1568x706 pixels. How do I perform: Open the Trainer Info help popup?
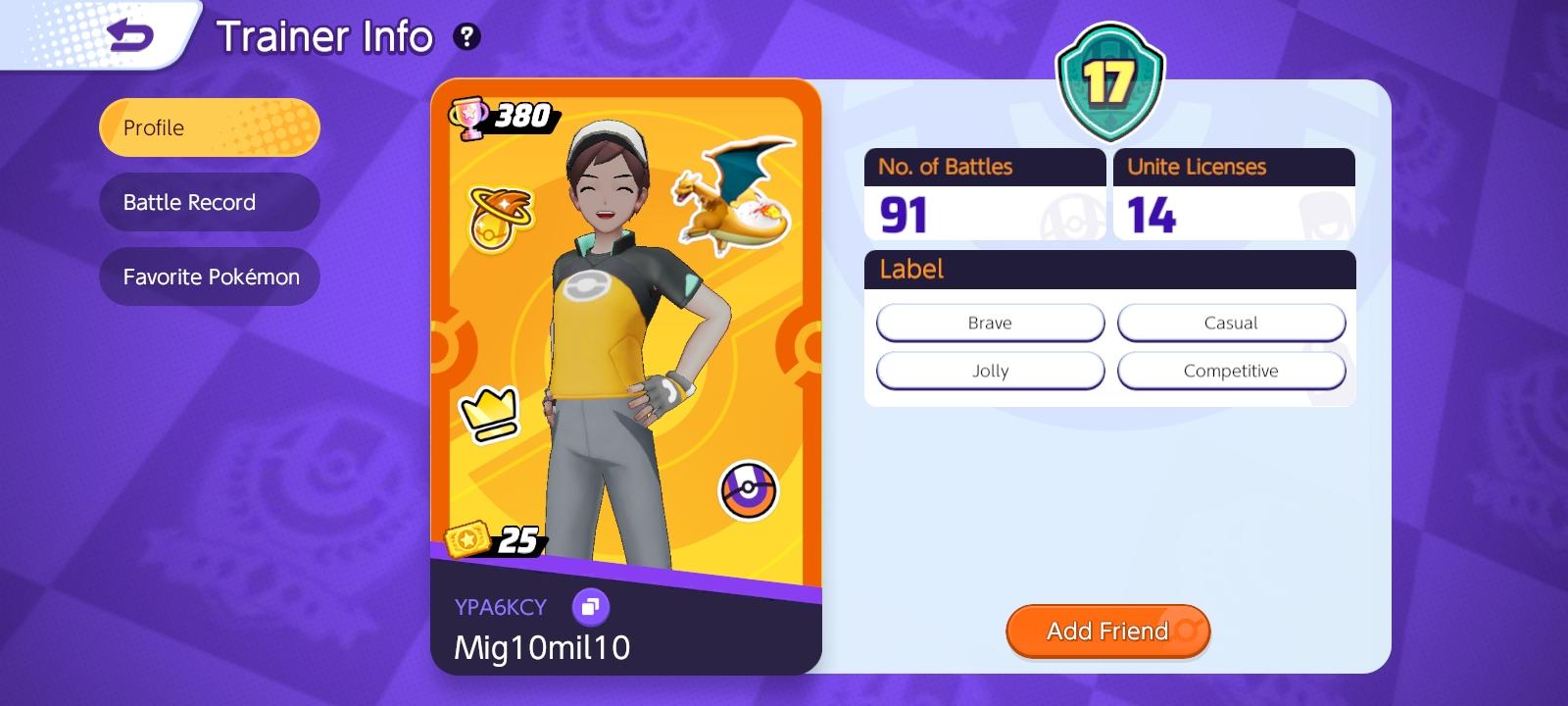tap(467, 38)
